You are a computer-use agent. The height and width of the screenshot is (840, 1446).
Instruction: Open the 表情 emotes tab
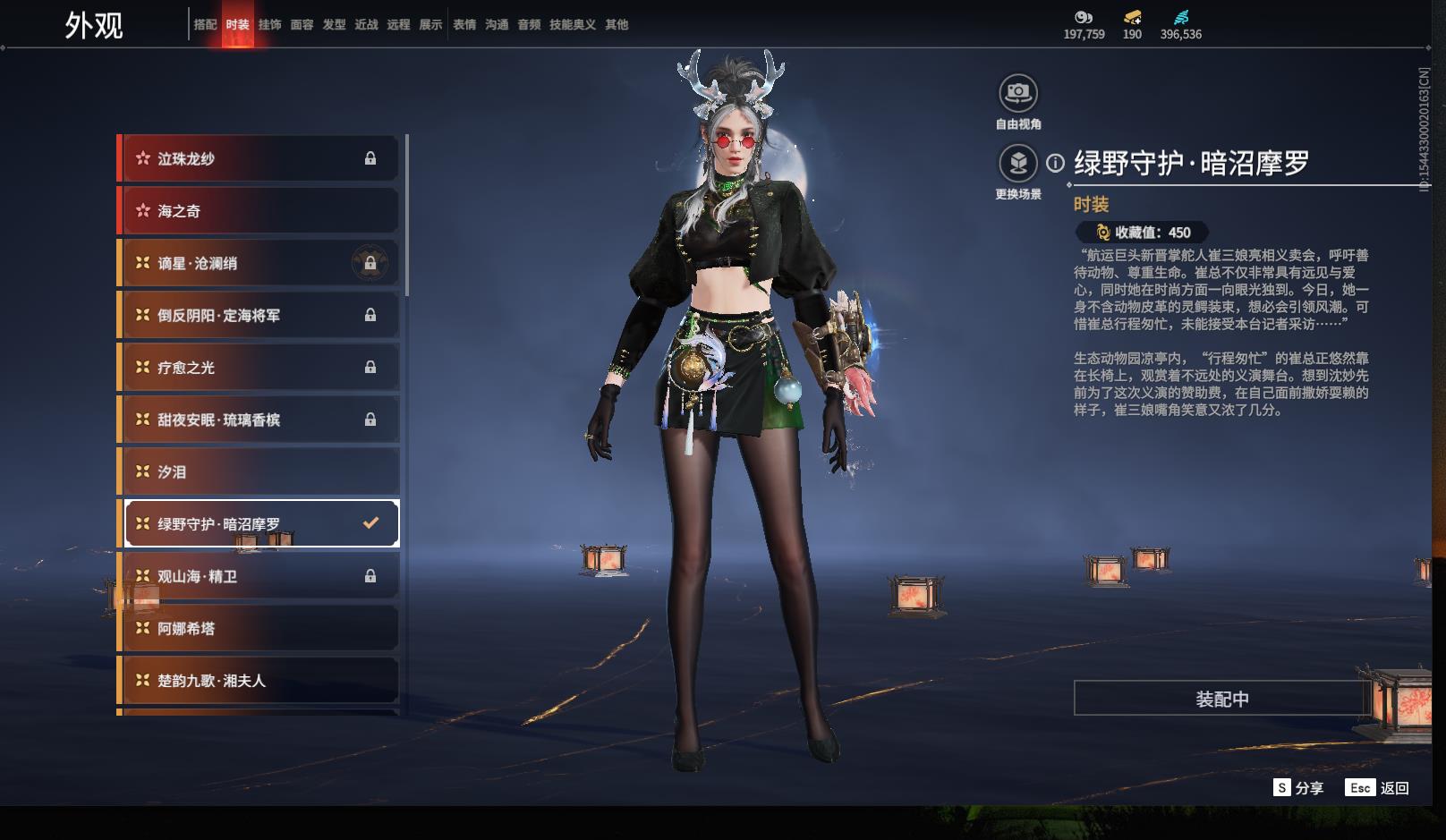tap(464, 25)
